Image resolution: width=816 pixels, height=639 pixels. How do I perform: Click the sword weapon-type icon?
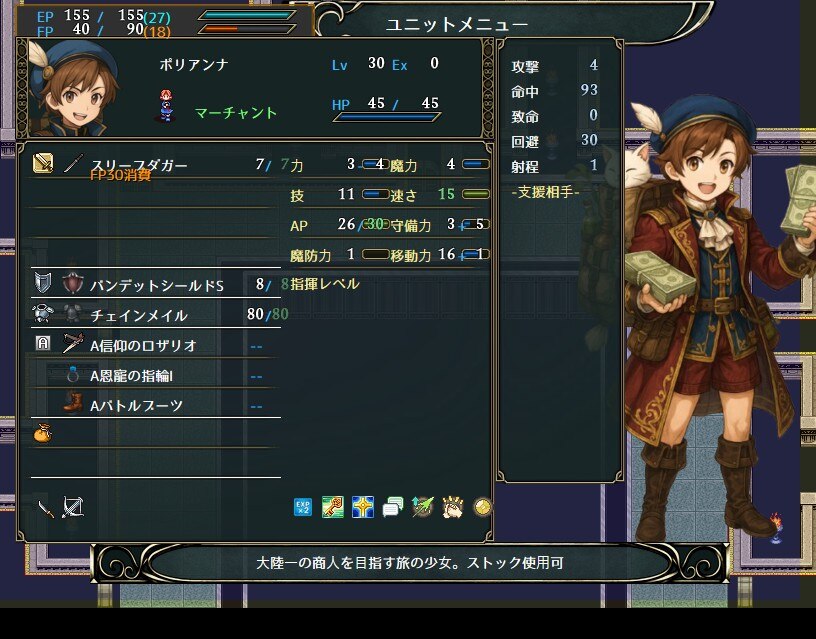(45, 508)
